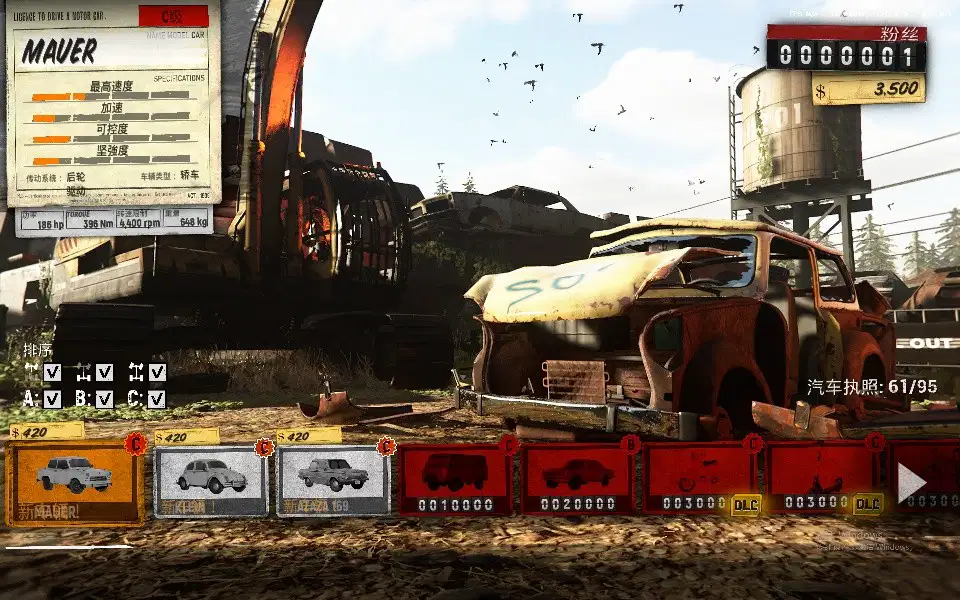
Task: Select the locked car needing 0010000 fans
Action: (455, 480)
